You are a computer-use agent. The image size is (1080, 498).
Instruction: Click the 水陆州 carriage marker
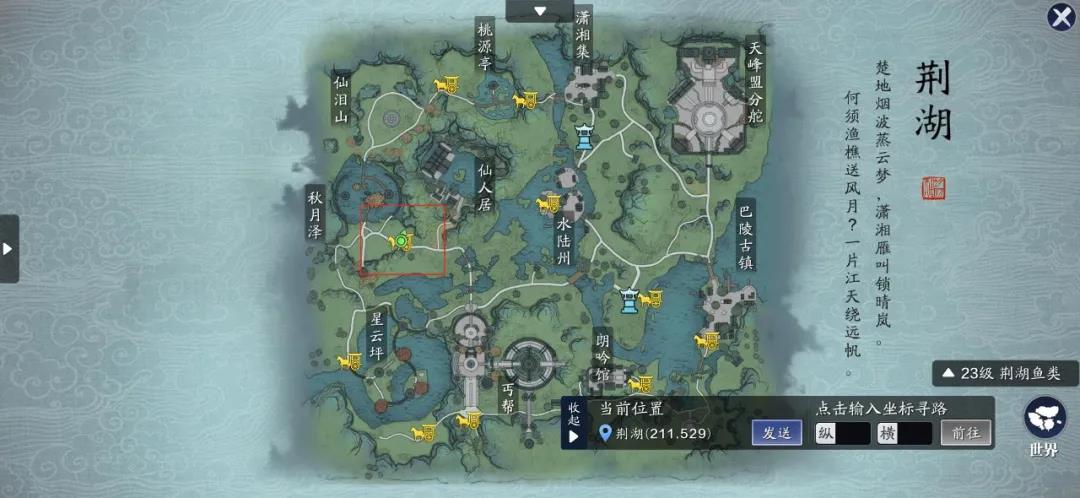tap(546, 205)
